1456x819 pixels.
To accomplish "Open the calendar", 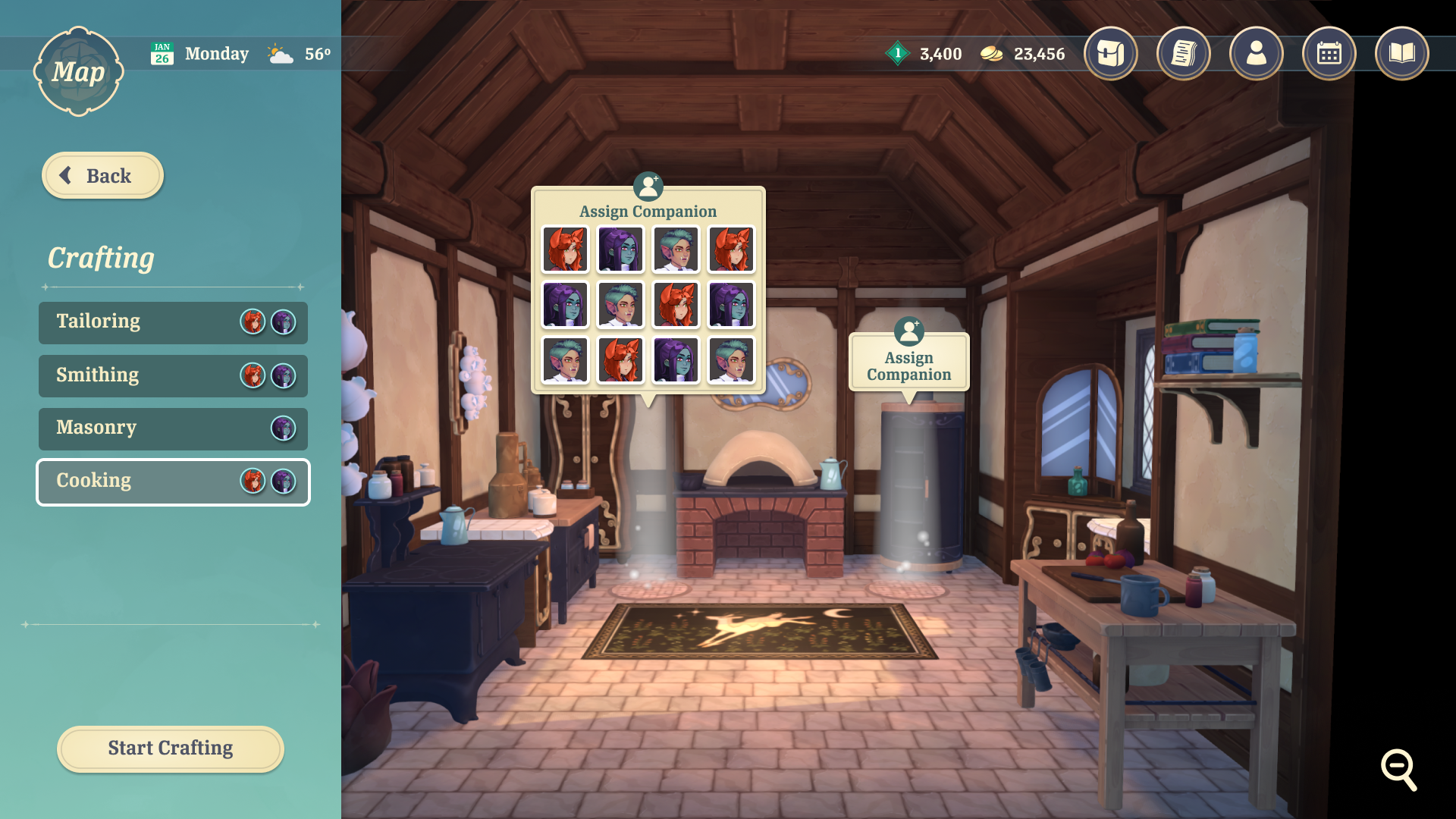I will pos(1329,53).
